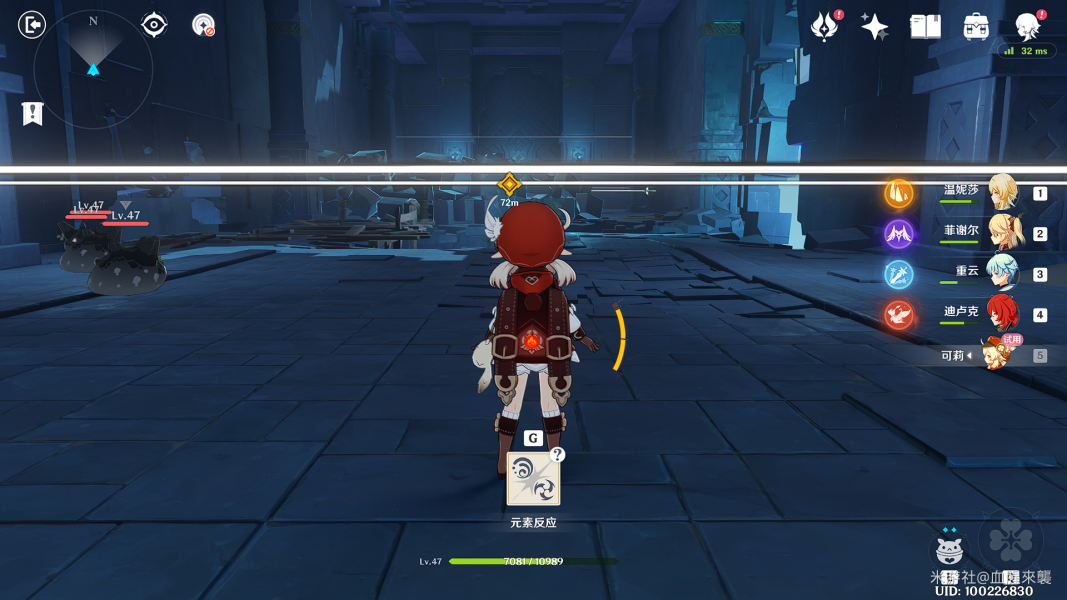This screenshot has width=1067, height=600.
Task: Activate the clover elemental burst icon
Action: point(1011,541)
